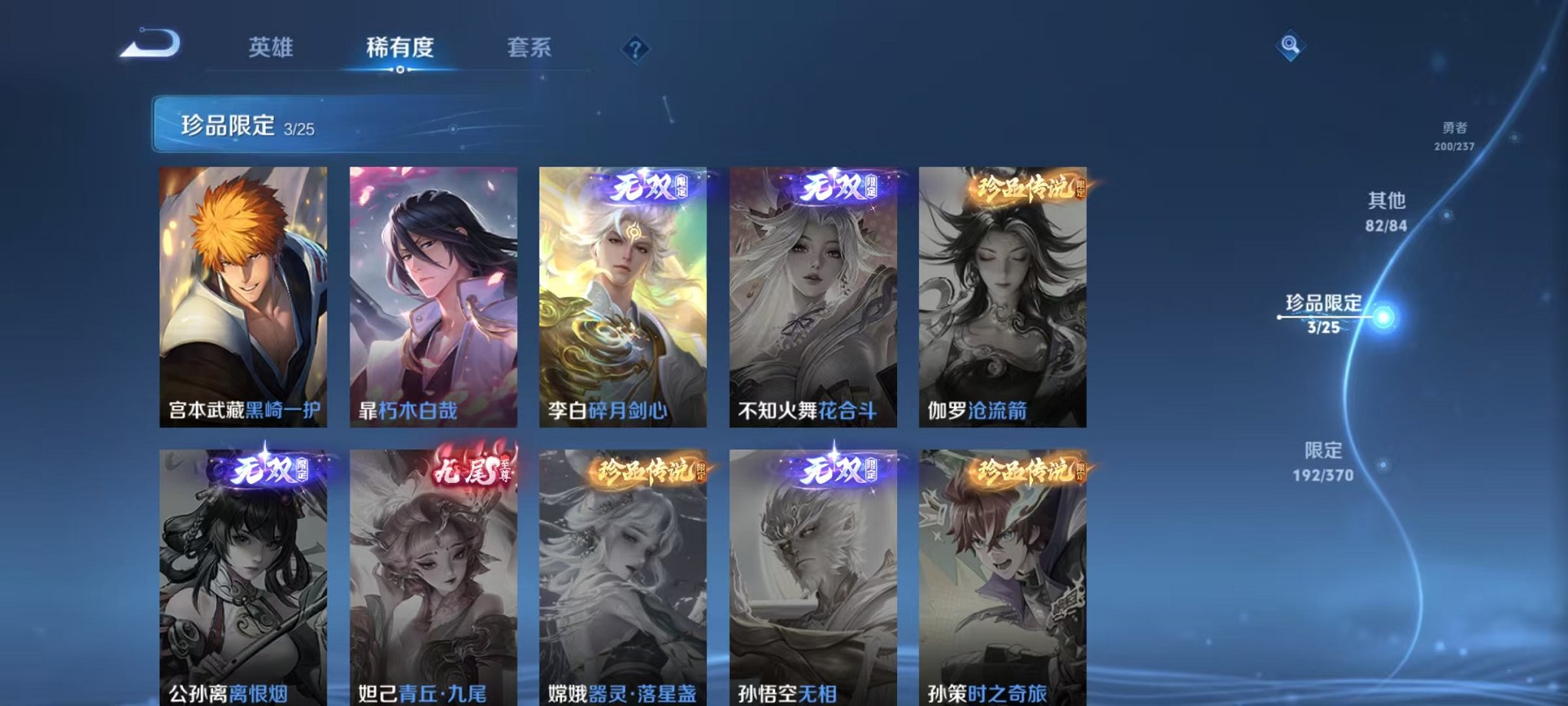Click the search magnifier icon top right

[x=1293, y=45]
